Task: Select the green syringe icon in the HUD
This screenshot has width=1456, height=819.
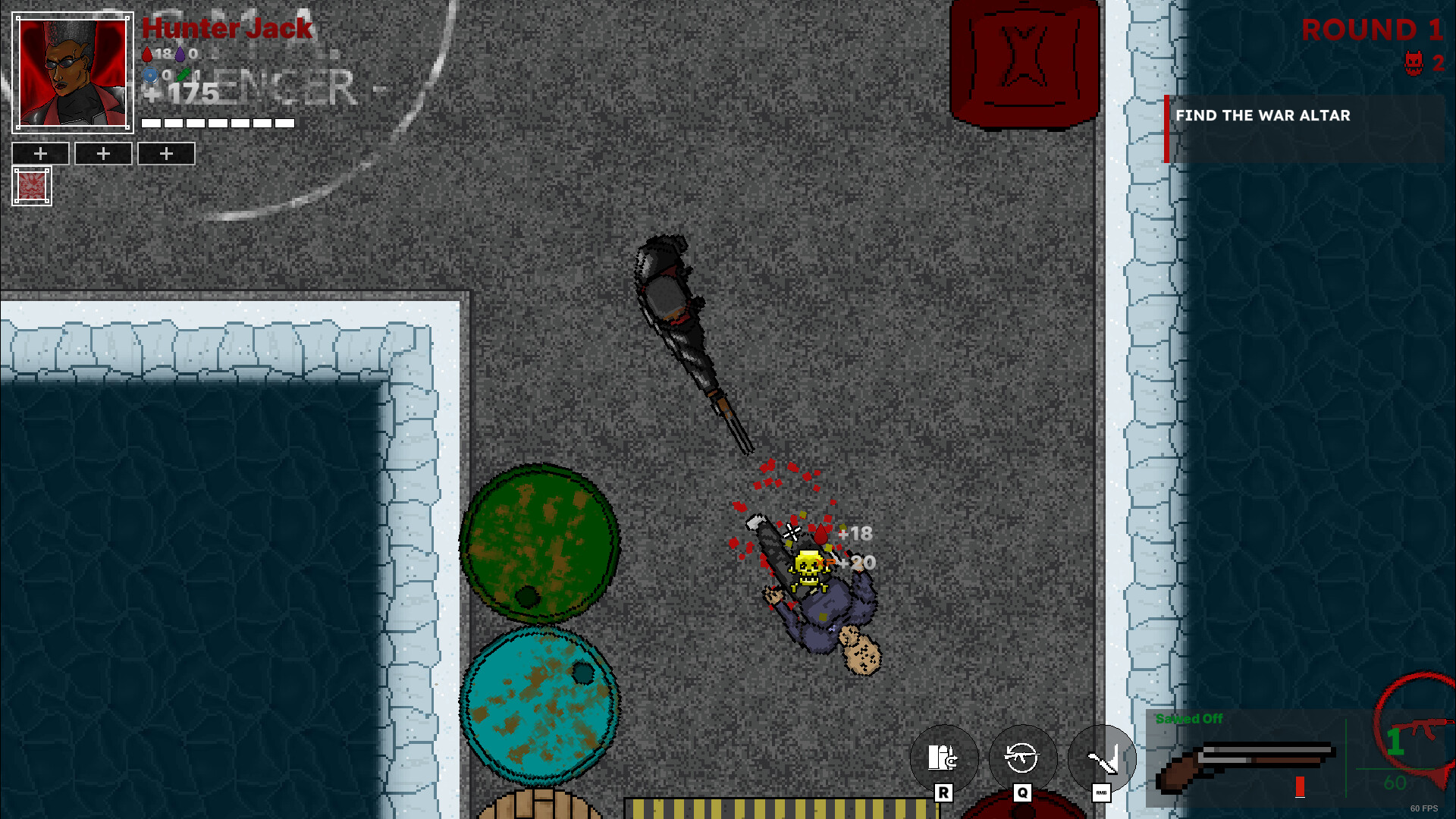Action: pos(182,75)
